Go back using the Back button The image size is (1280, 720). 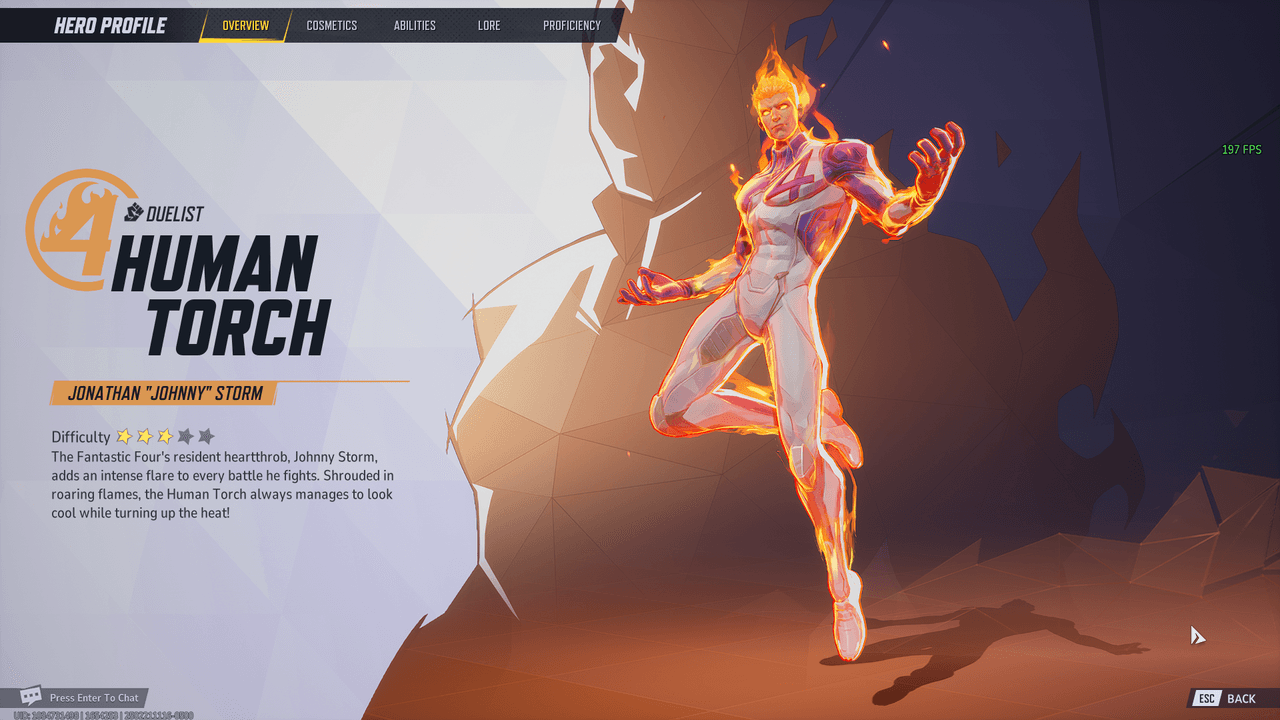(x=1228, y=698)
